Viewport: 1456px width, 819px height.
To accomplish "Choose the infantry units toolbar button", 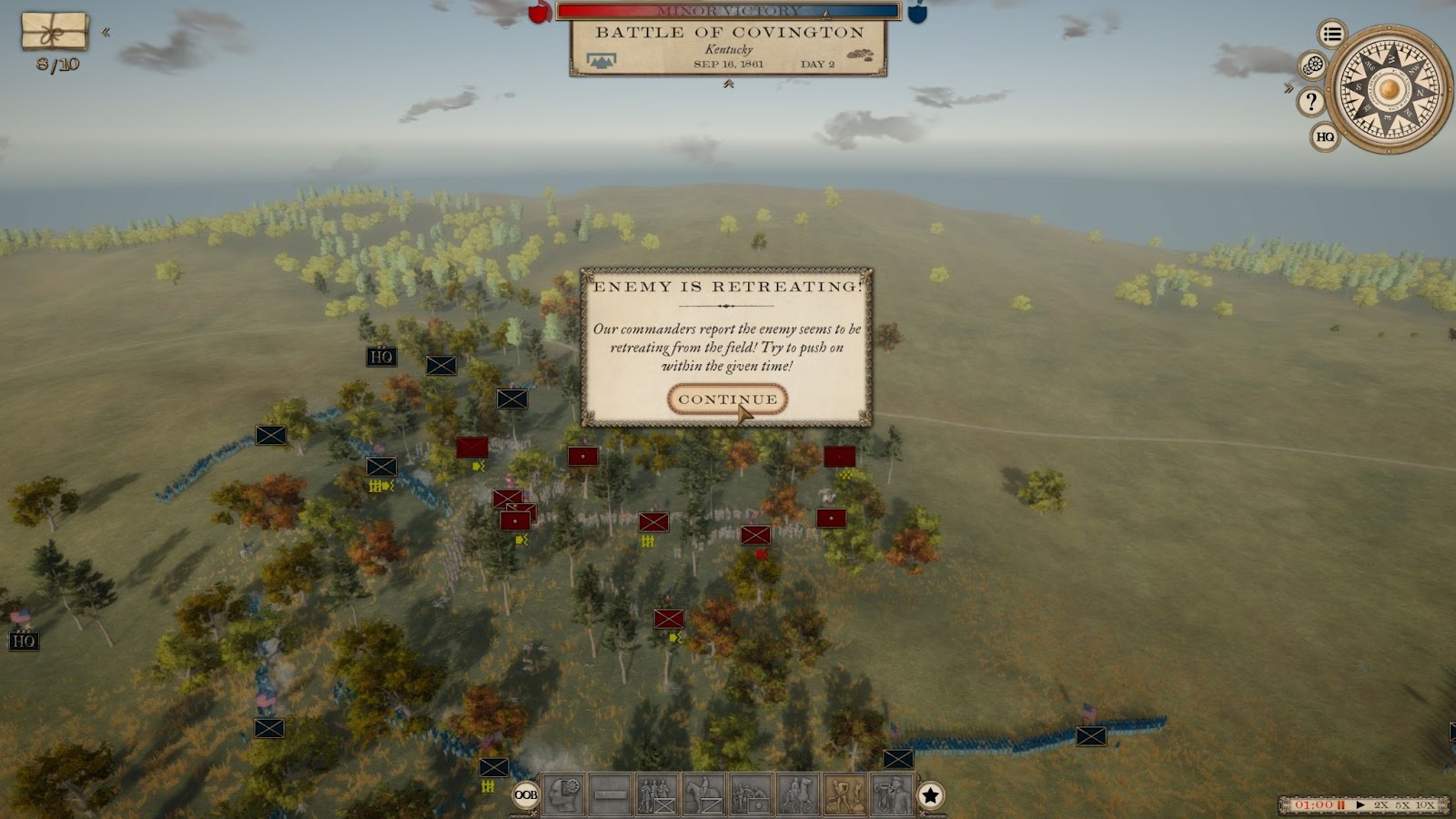I will (x=657, y=794).
